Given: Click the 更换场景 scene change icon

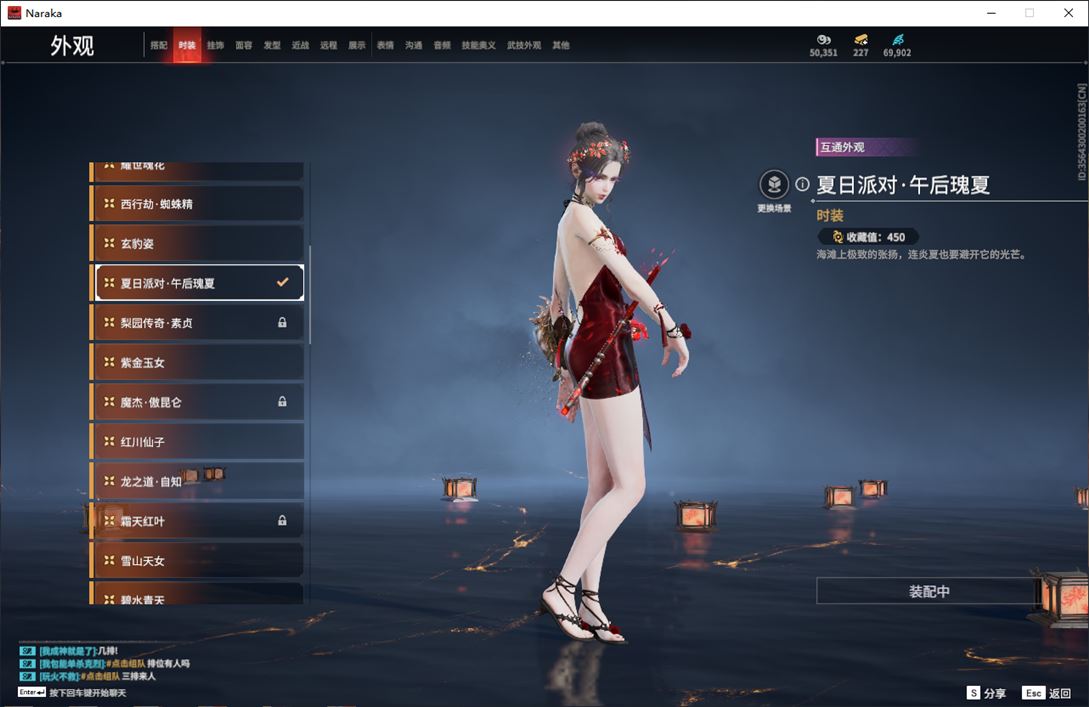Looking at the screenshot, I should [x=774, y=185].
